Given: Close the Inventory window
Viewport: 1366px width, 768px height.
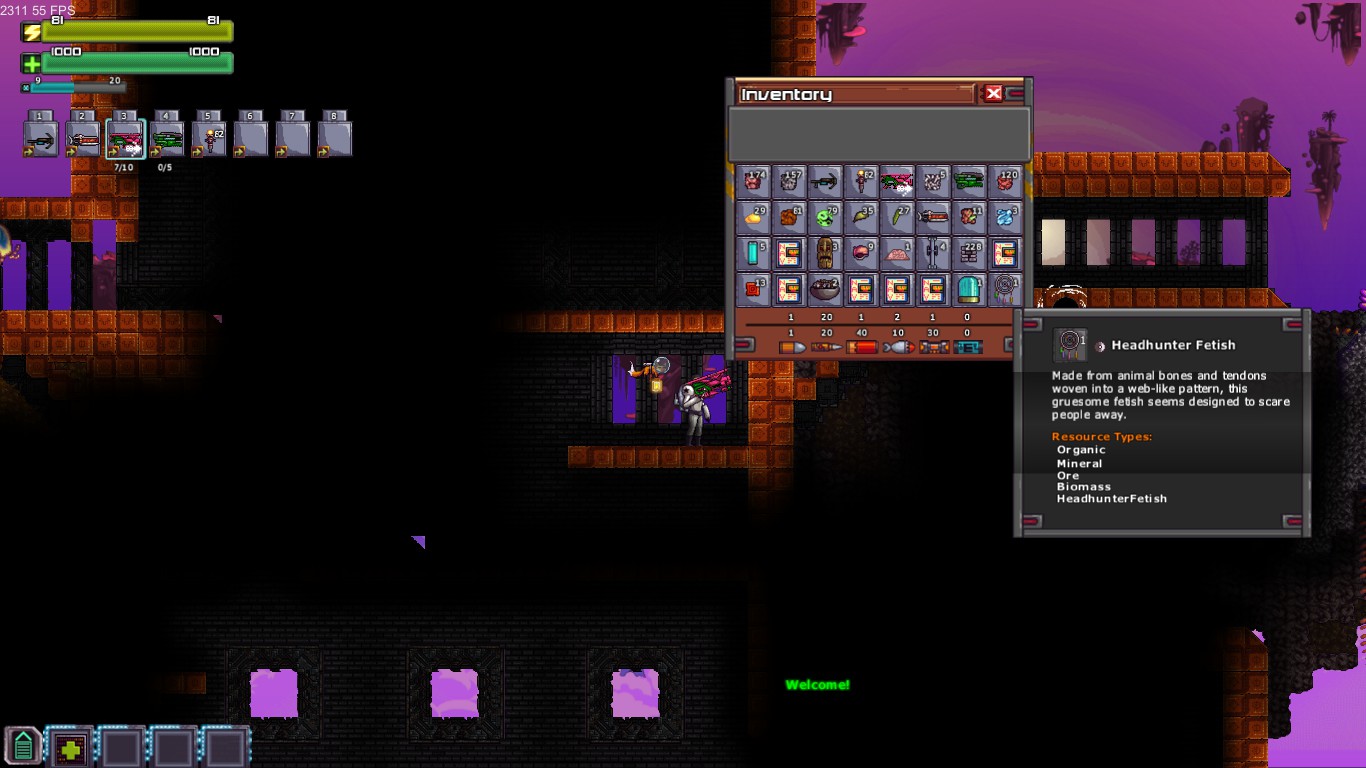Looking at the screenshot, I should click(x=993, y=94).
